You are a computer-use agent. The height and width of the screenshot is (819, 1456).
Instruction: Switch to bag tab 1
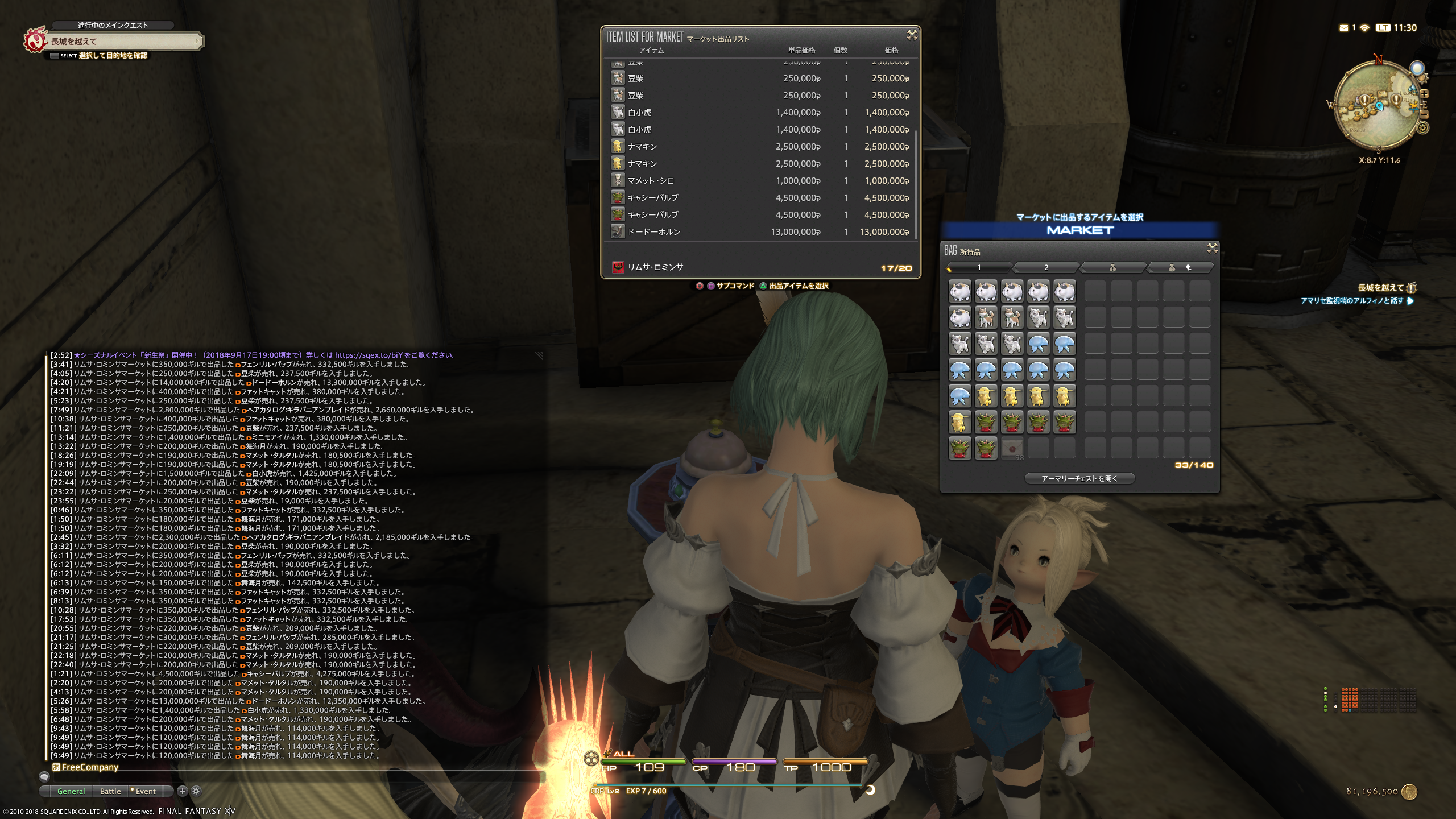tap(979, 267)
